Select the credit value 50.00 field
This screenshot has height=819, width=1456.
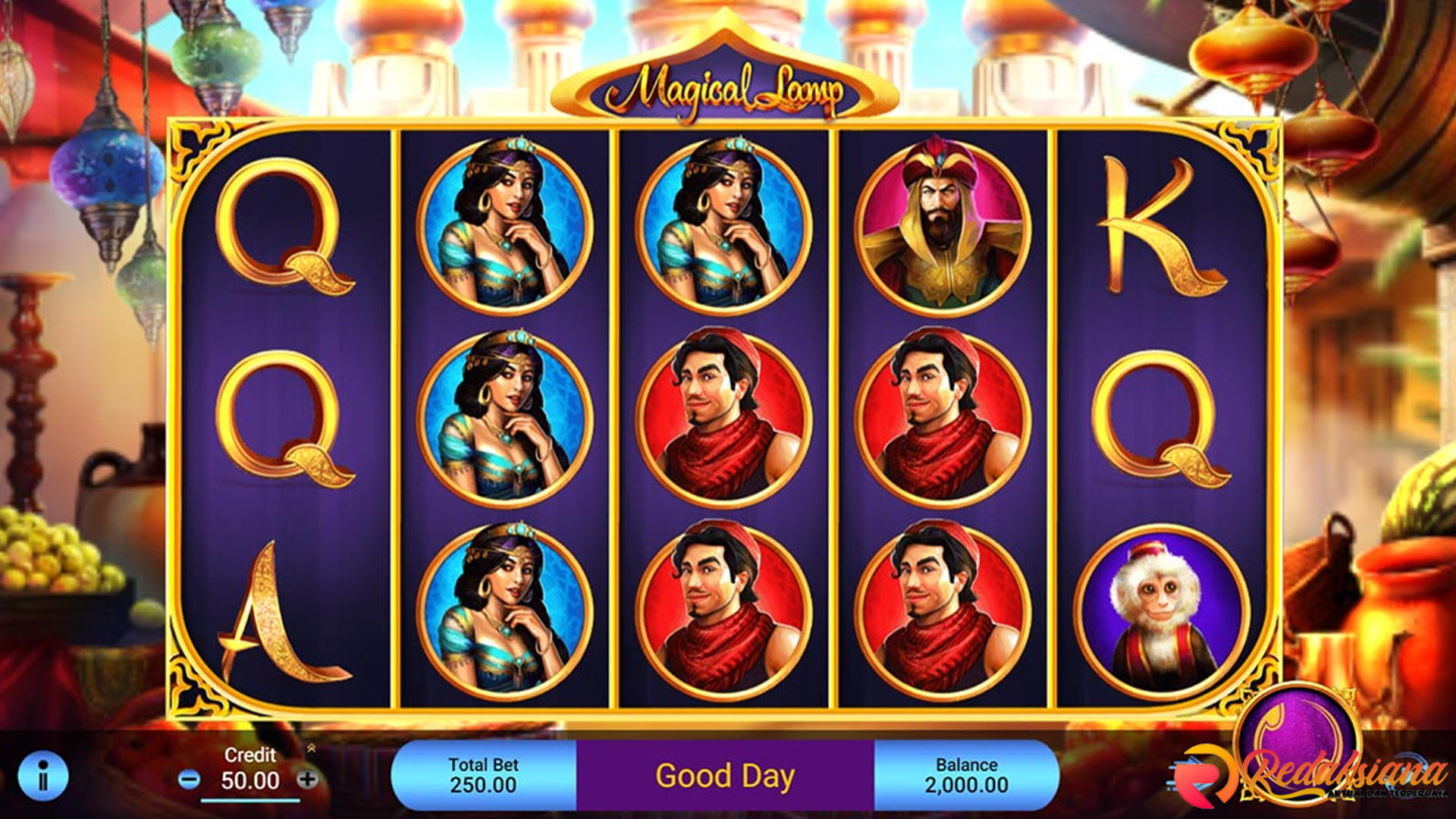(x=249, y=781)
